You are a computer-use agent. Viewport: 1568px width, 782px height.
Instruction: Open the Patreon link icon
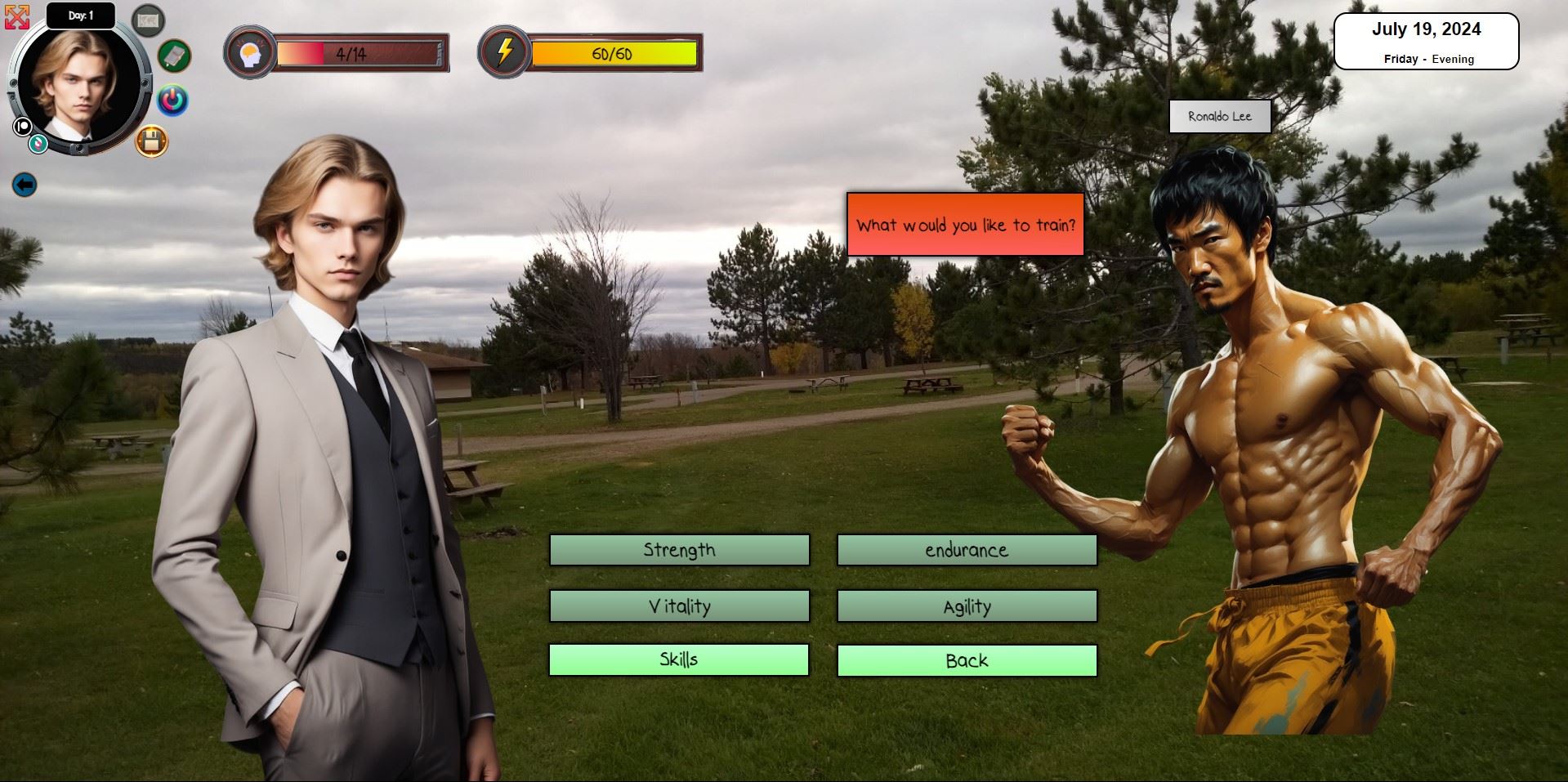pyautogui.click(x=22, y=127)
